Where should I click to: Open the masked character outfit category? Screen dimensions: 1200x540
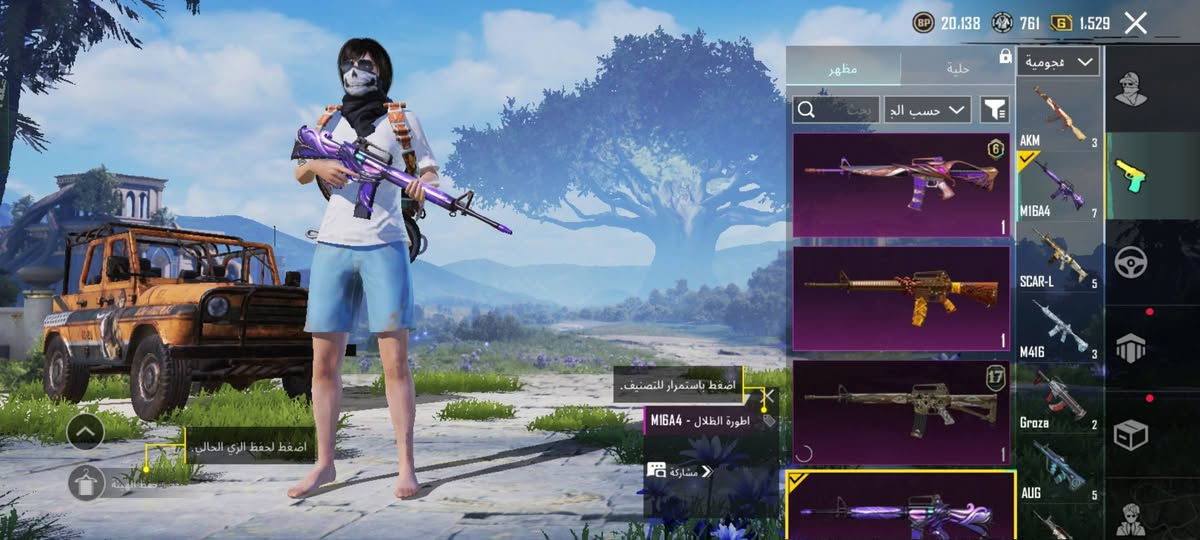pyautogui.click(x=1131, y=90)
